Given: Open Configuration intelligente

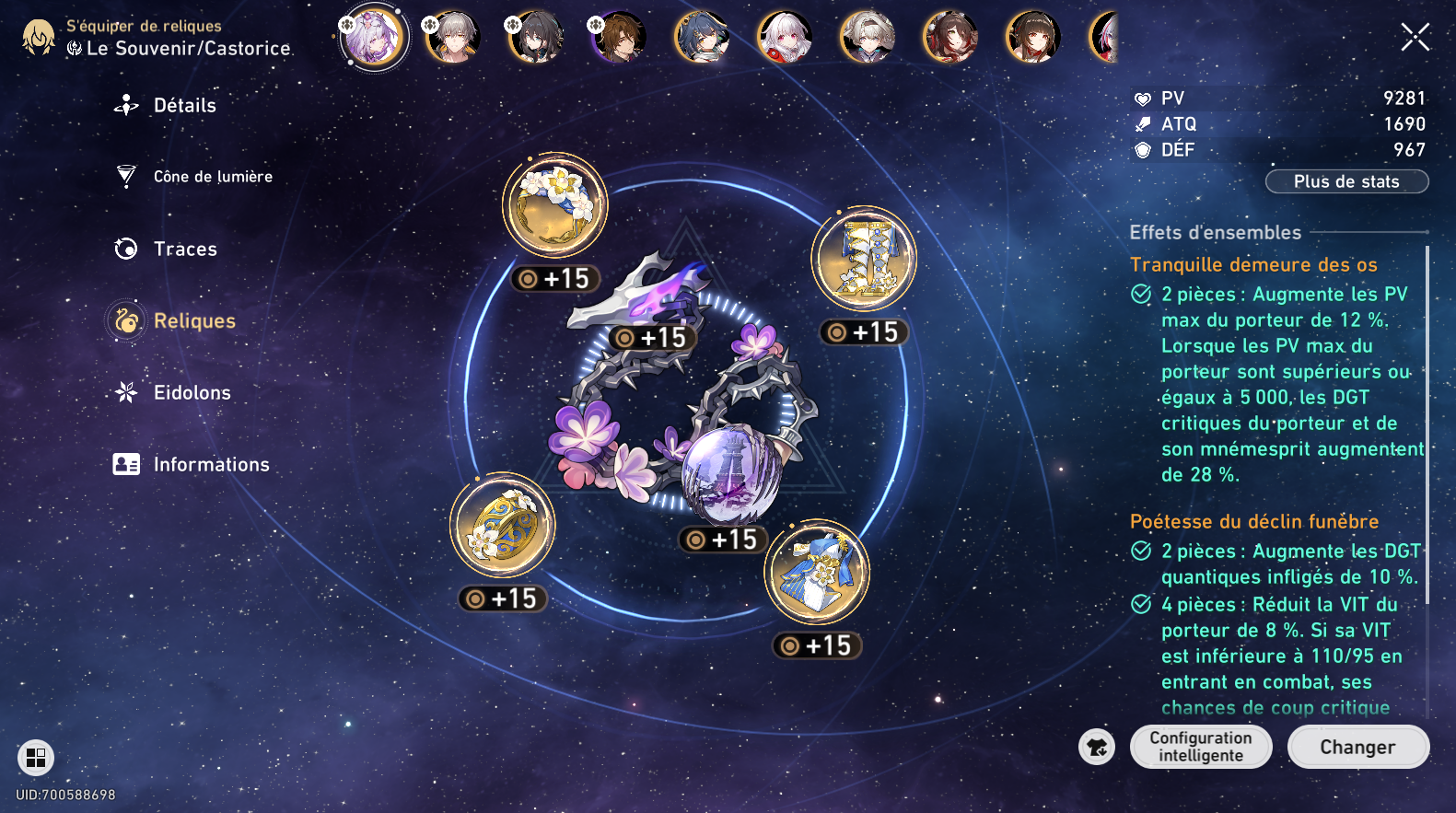Looking at the screenshot, I should click(x=1200, y=747).
